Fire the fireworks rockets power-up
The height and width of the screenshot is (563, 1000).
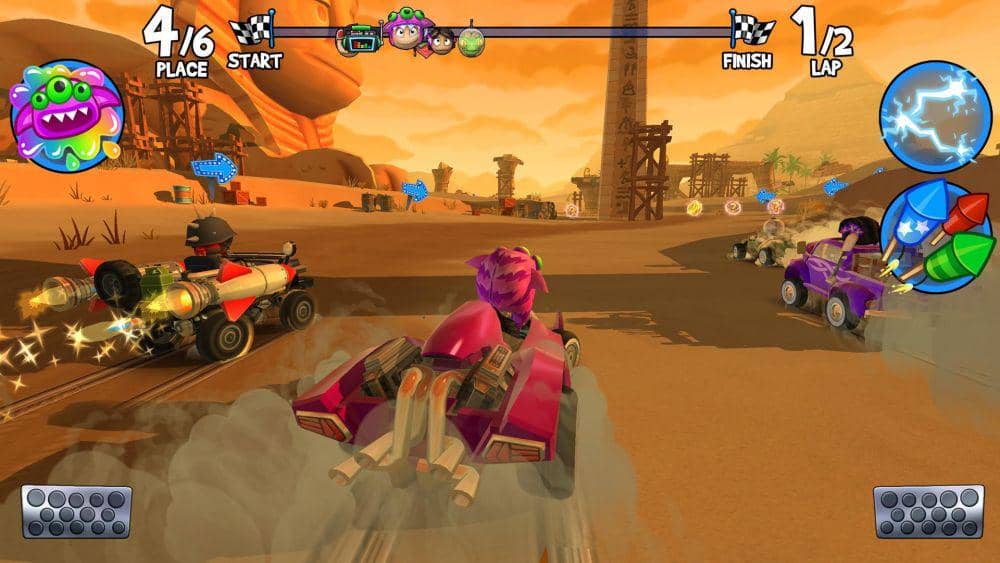937,237
